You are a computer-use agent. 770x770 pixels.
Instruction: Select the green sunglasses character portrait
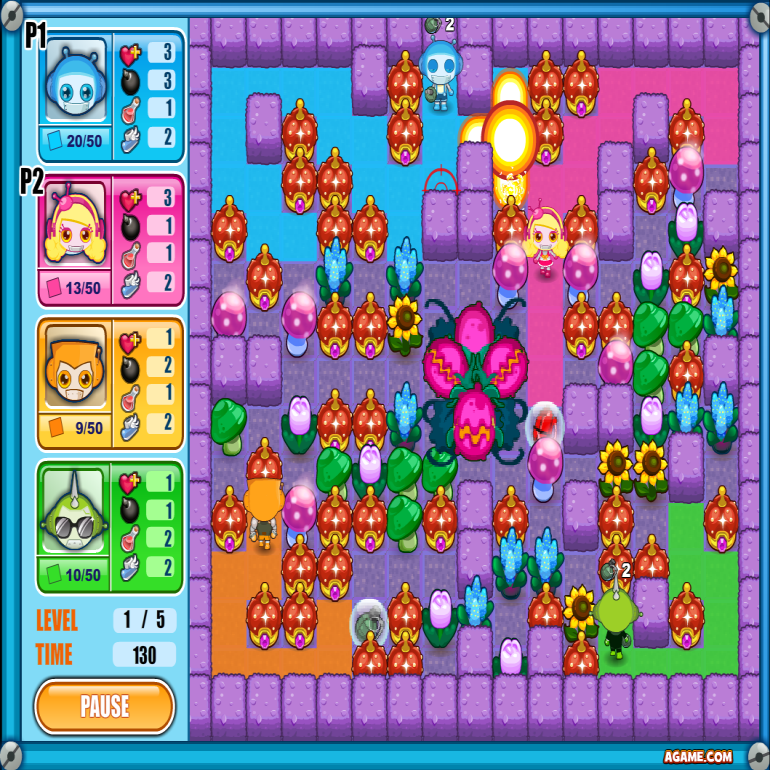(76, 510)
